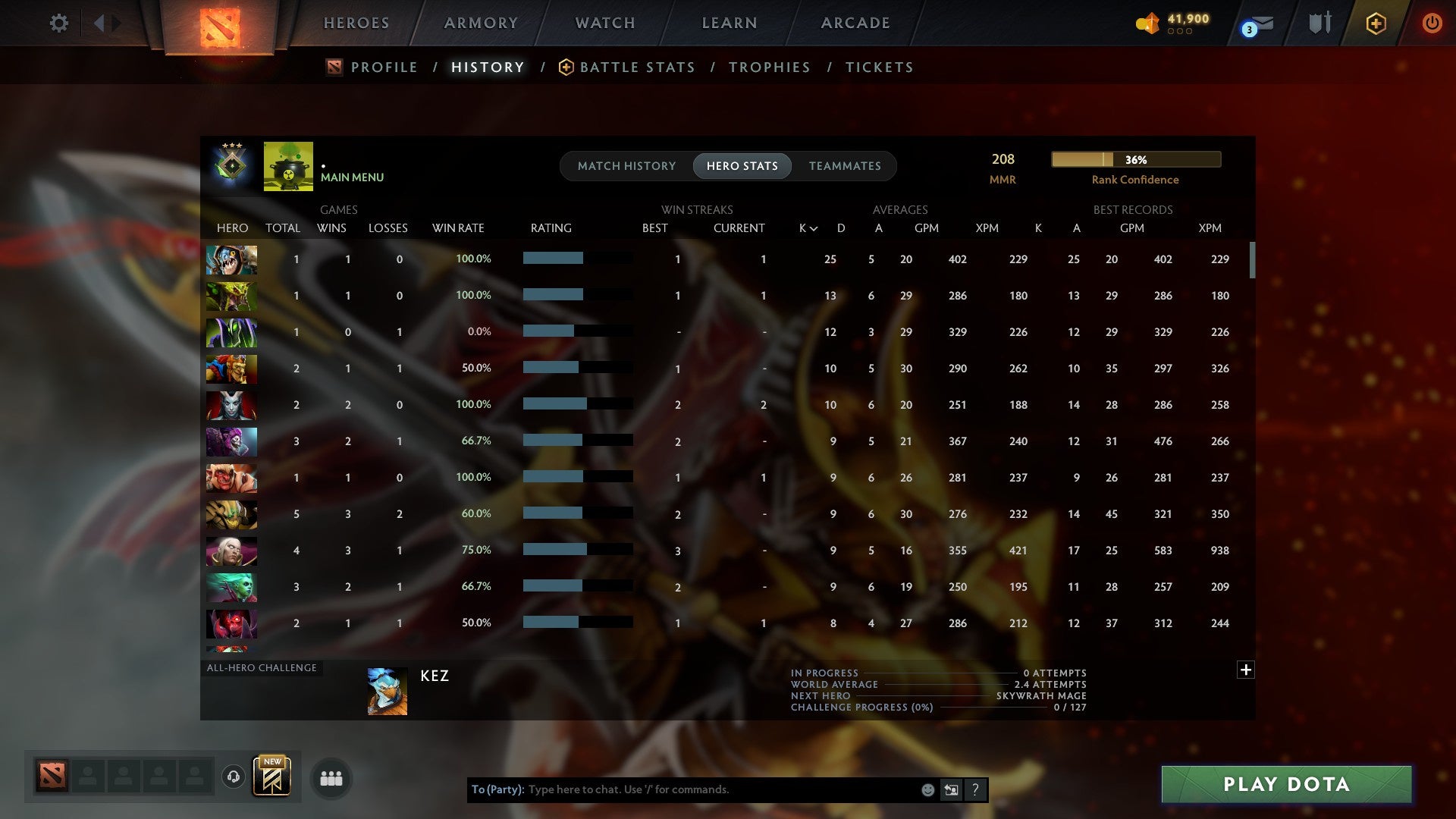Click the 41,900 shards currency icon
This screenshot has width=1456, height=819.
tap(1147, 24)
